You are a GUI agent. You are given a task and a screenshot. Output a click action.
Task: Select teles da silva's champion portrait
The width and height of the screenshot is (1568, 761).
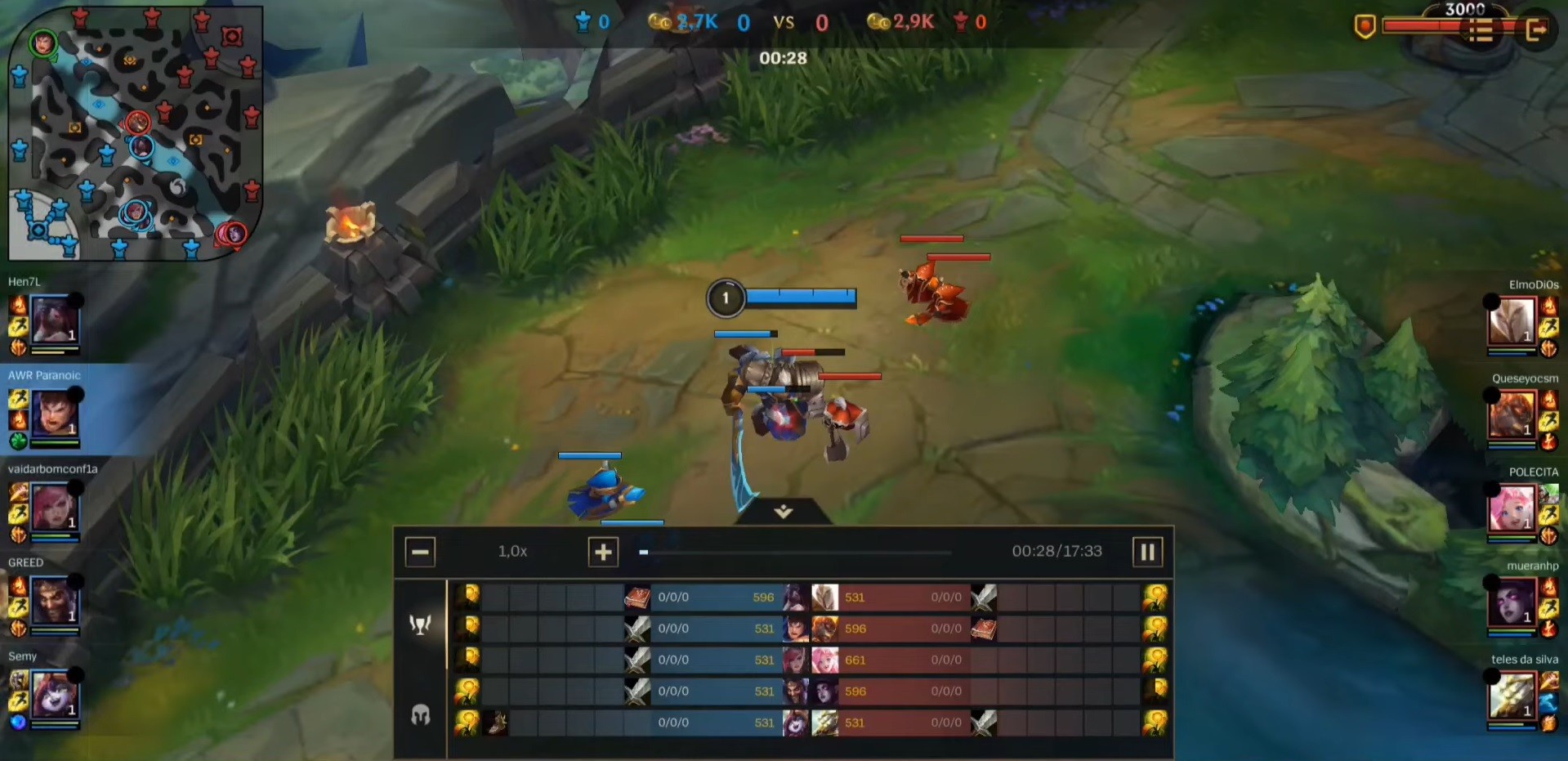pos(1513,698)
